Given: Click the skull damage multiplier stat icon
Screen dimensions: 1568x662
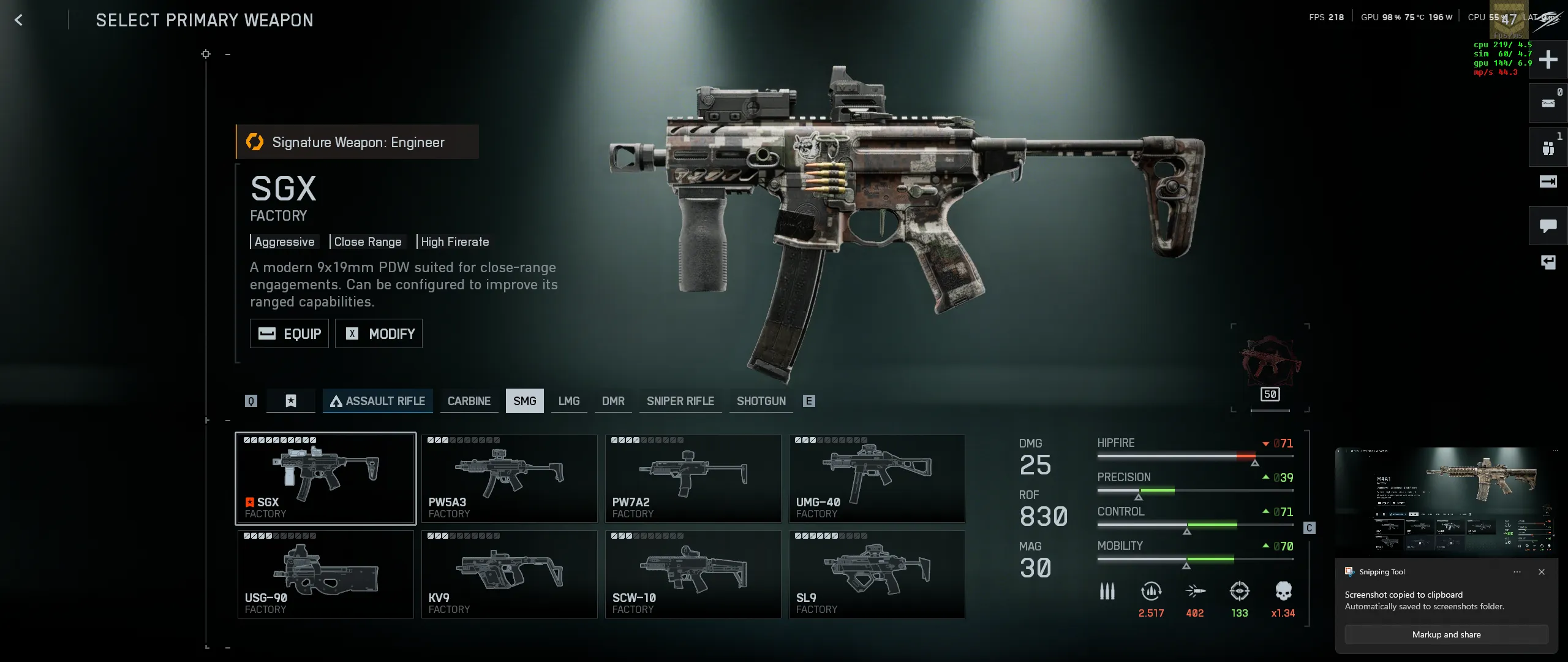Looking at the screenshot, I should [x=1283, y=590].
